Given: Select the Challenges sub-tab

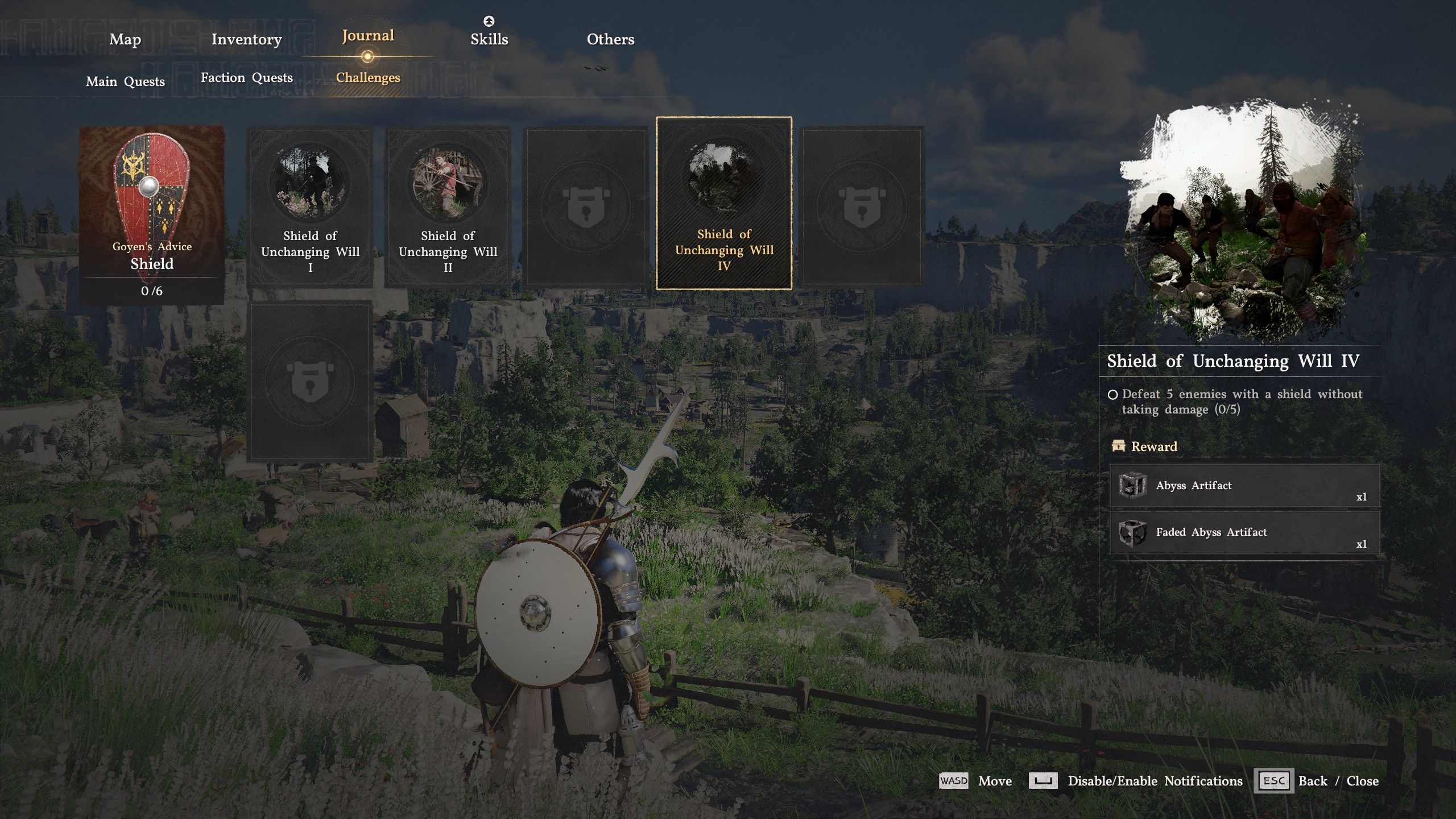Looking at the screenshot, I should 368,77.
